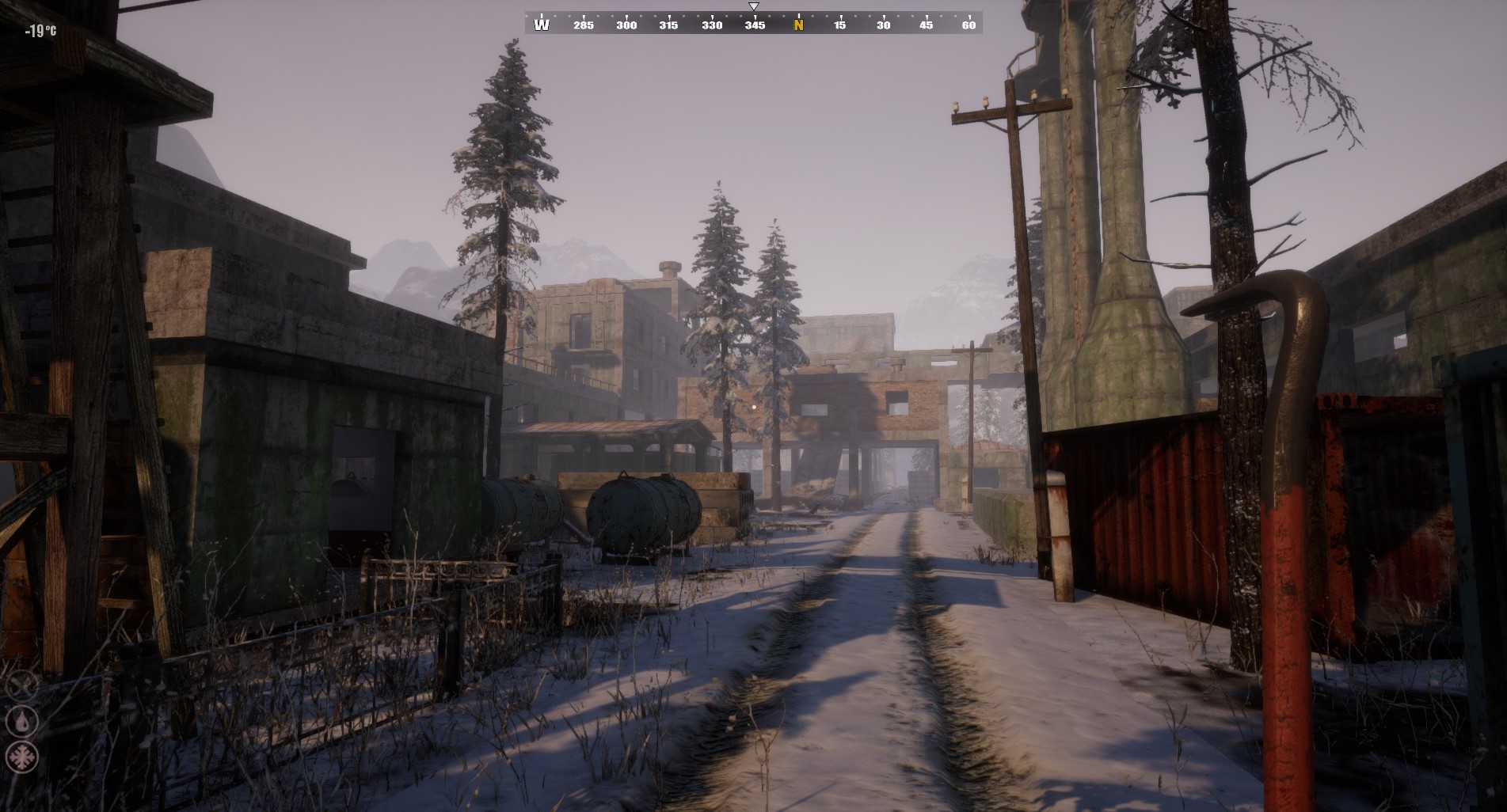The image size is (1507, 812).
Task: Select the 330 heading on the compass
Action: pos(712,25)
